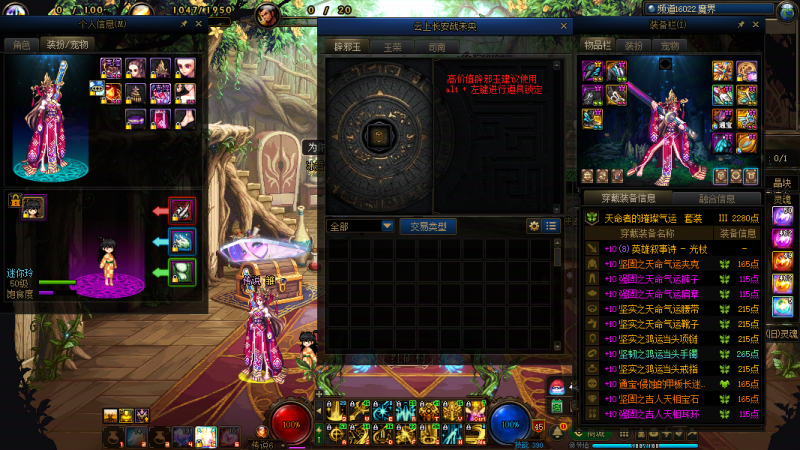Screen dimensions: 800x450
Task: Open the 装扮/宠物 tab
Action: pyautogui.click(x=67, y=45)
